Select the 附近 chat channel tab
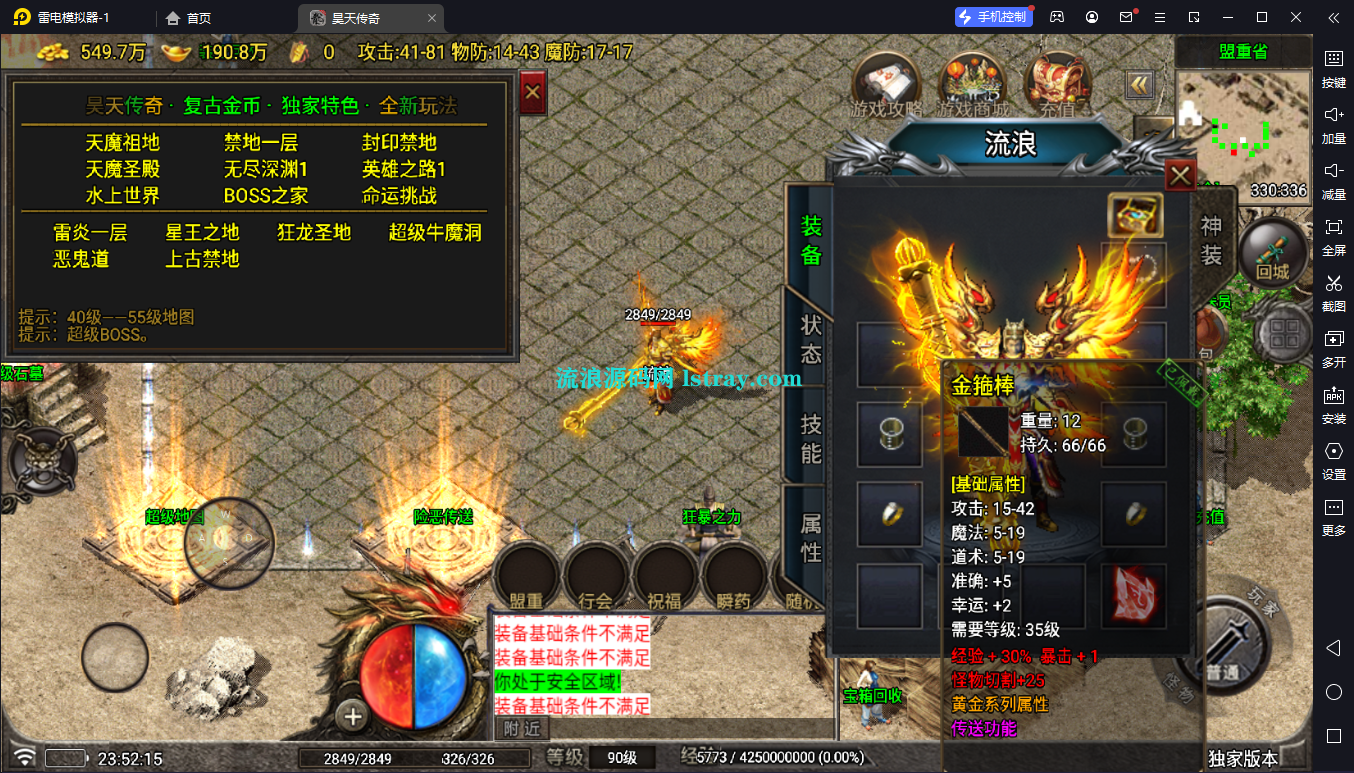This screenshot has width=1354, height=773. click(521, 728)
